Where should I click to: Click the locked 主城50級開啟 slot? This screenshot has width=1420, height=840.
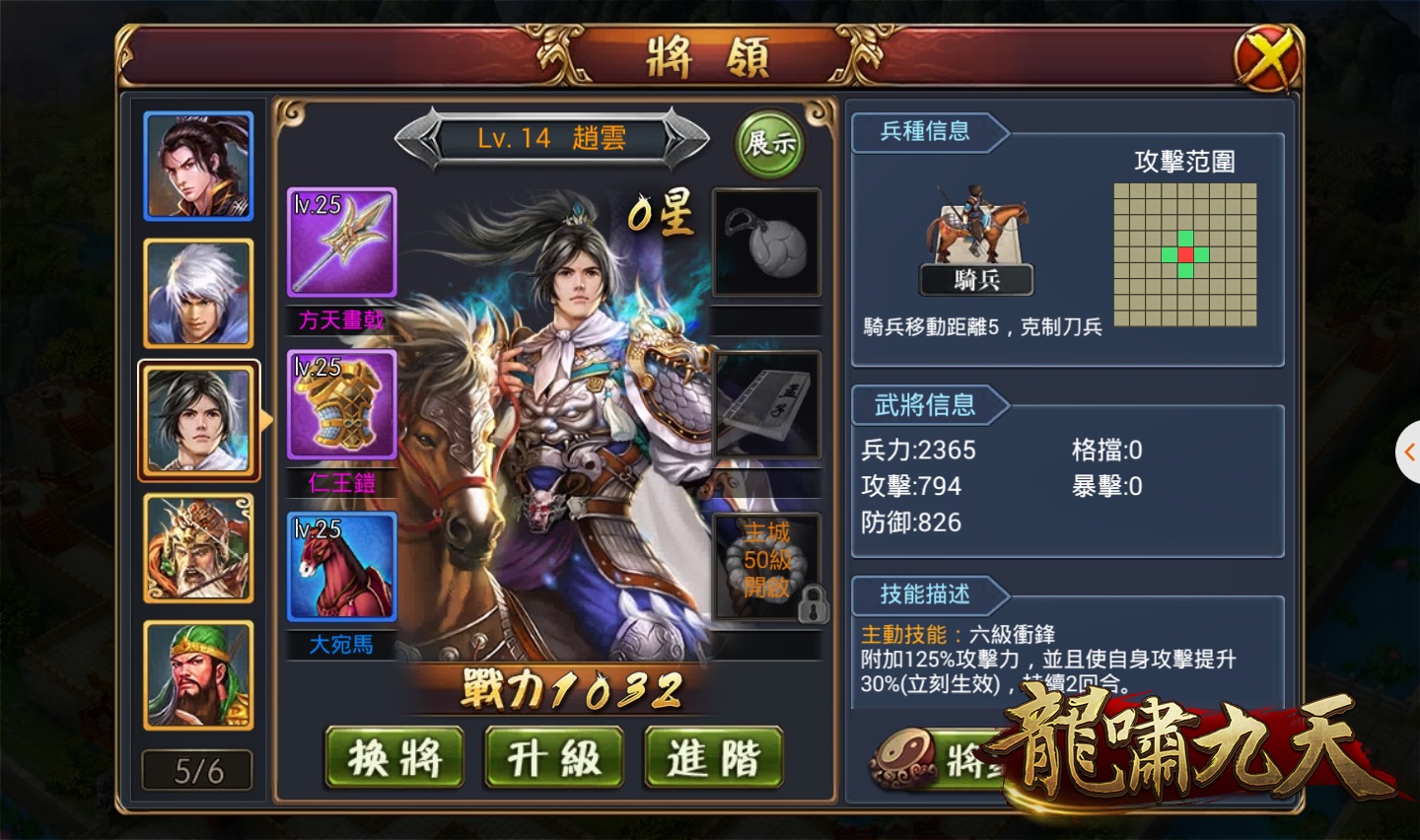click(767, 565)
